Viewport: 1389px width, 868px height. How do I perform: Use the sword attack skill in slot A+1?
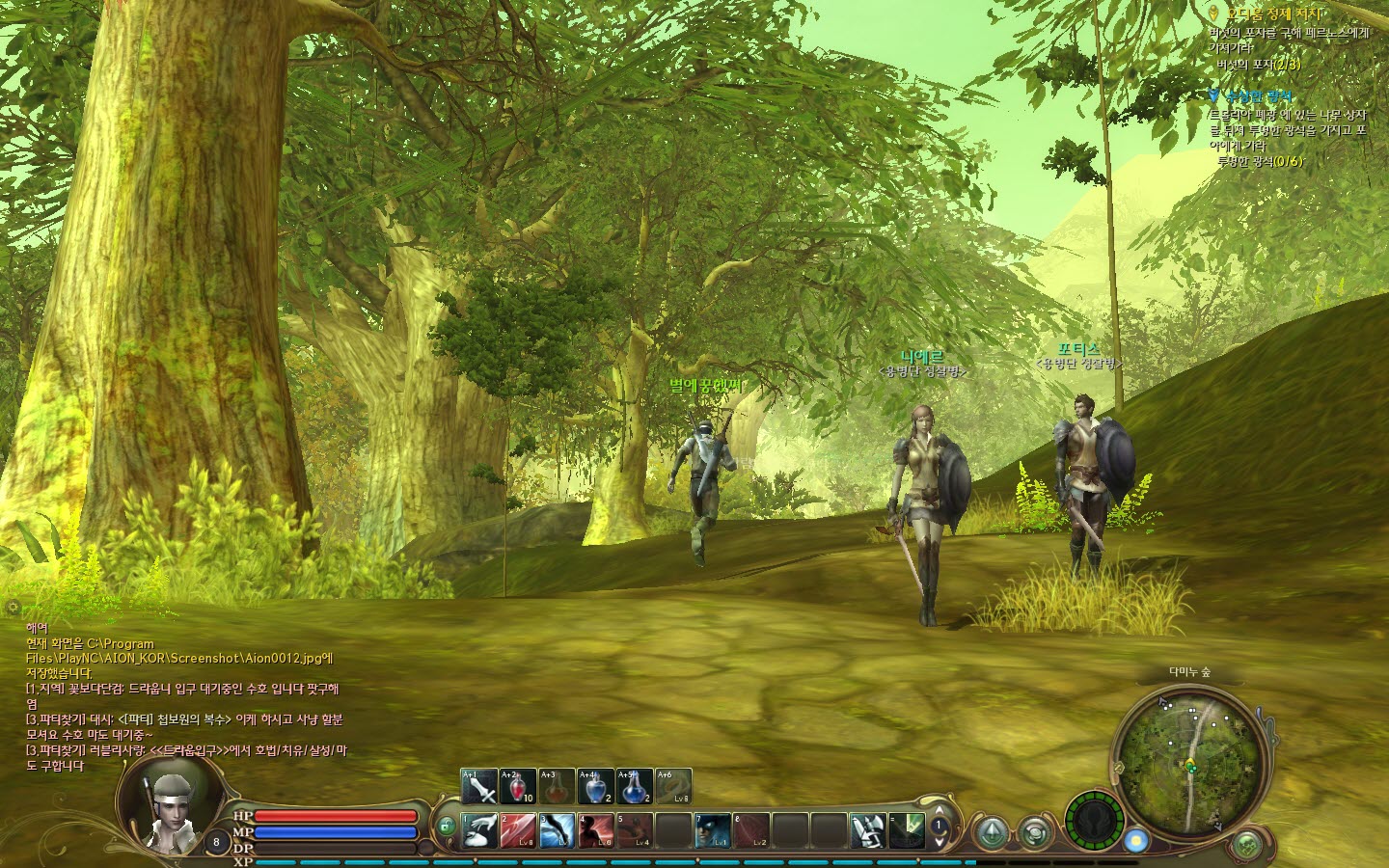pyautogui.click(x=479, y=787)
